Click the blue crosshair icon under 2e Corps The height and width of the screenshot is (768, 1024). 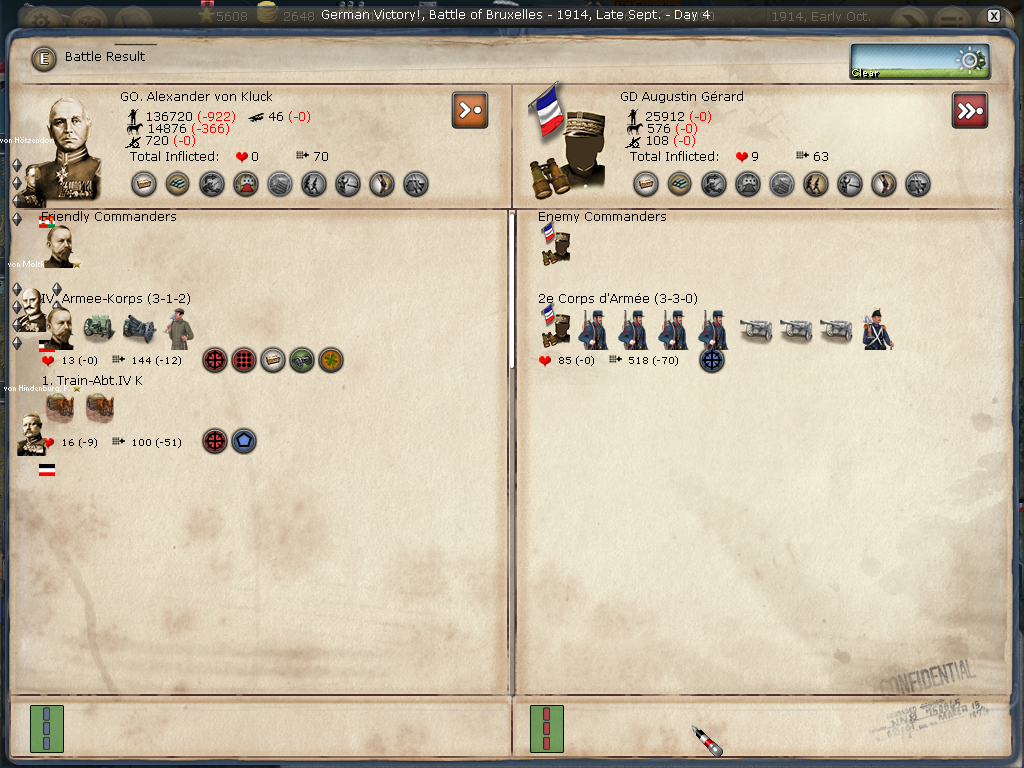click(x=711, y=360)
